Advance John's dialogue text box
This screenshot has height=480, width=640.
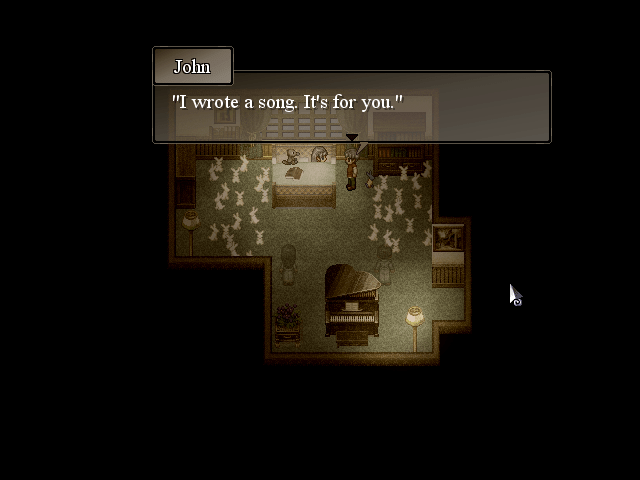tap(351, 106)
